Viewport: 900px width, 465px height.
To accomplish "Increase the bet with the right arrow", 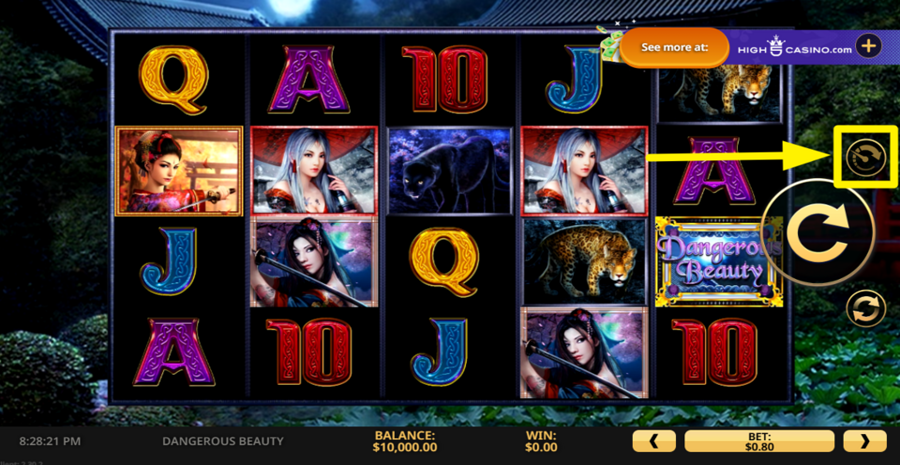I will point(864,441).
